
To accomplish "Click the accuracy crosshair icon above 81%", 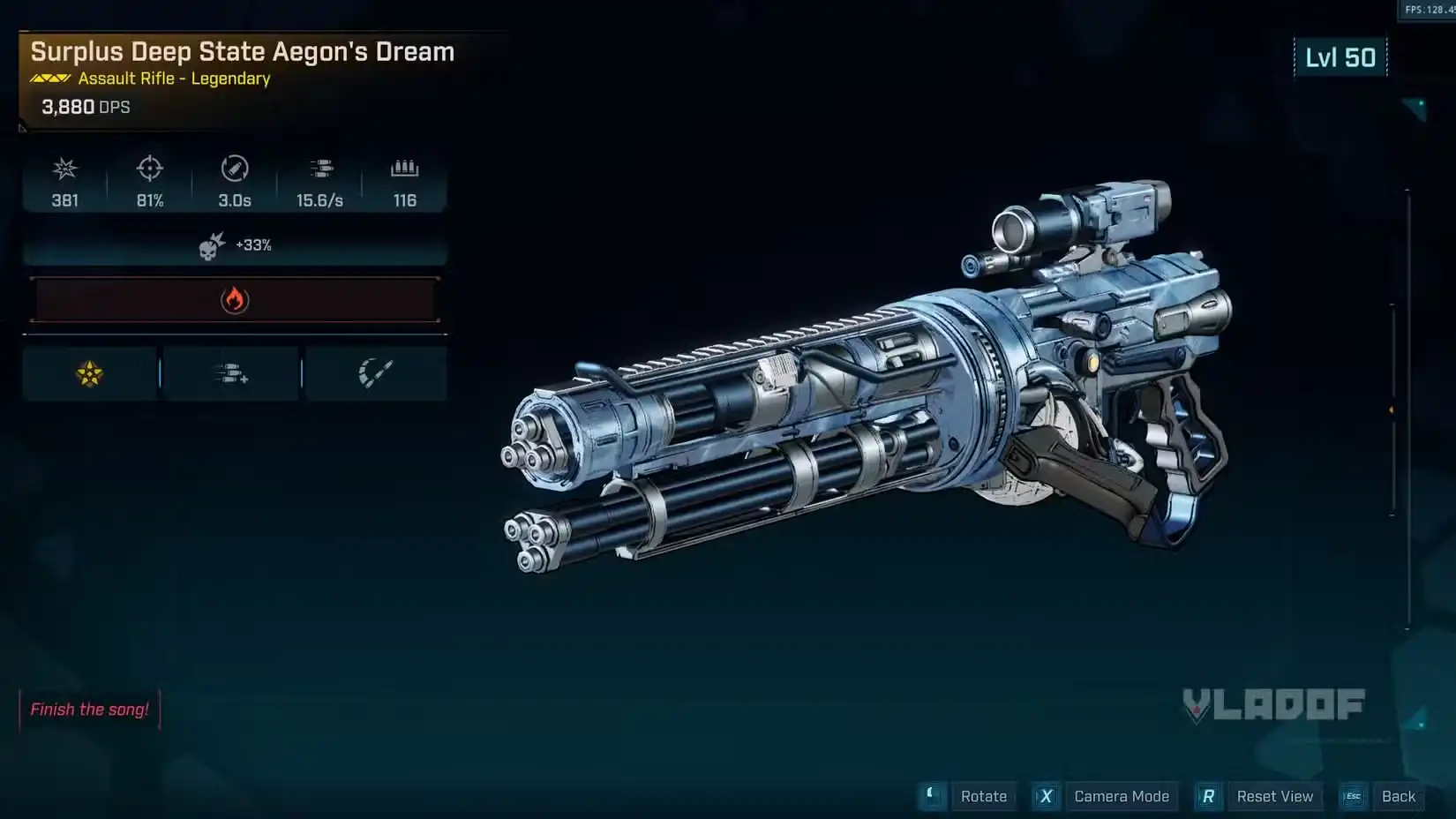I will tap(148, 169).
